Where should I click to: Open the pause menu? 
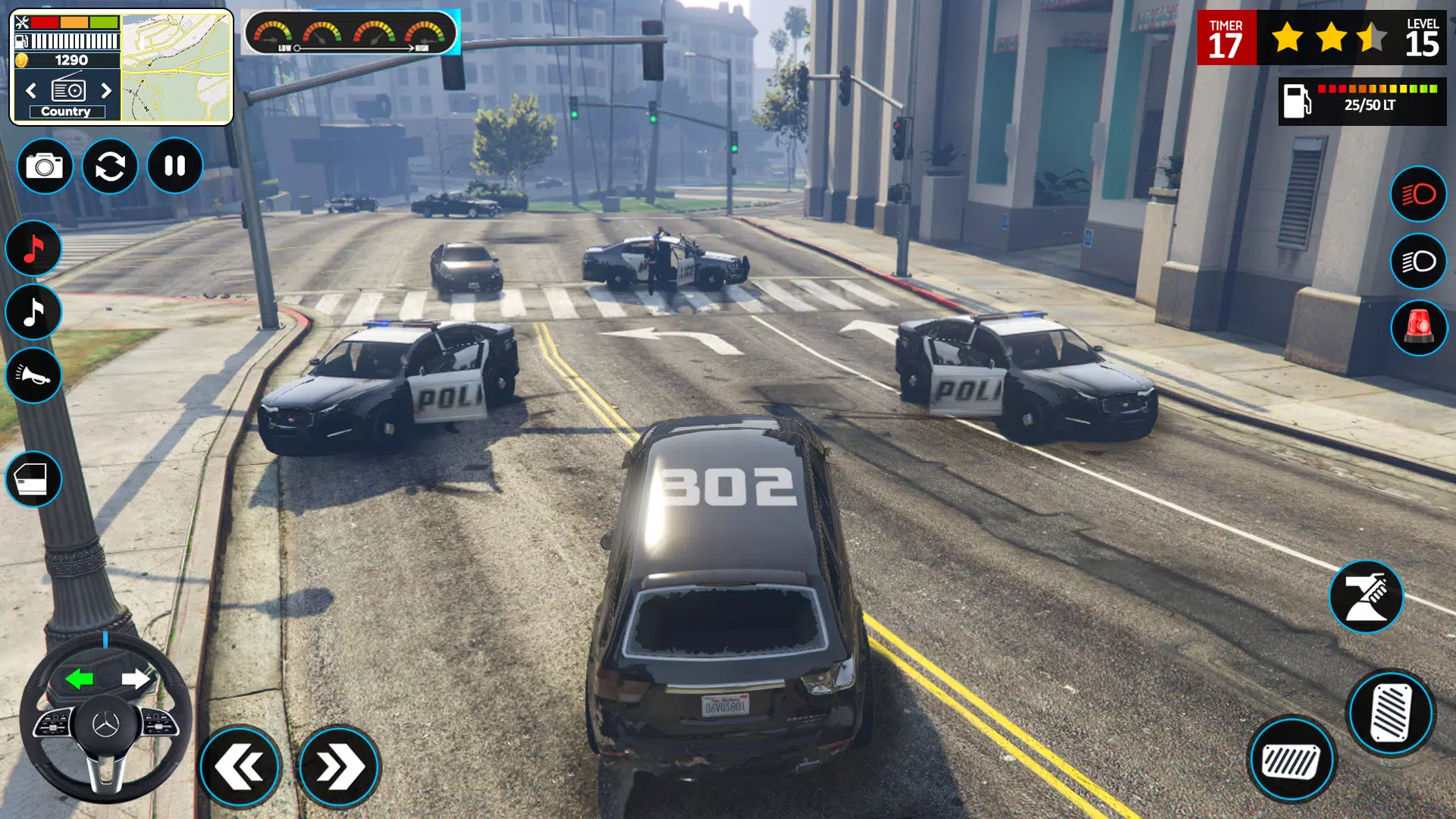(x=174, y=166)
